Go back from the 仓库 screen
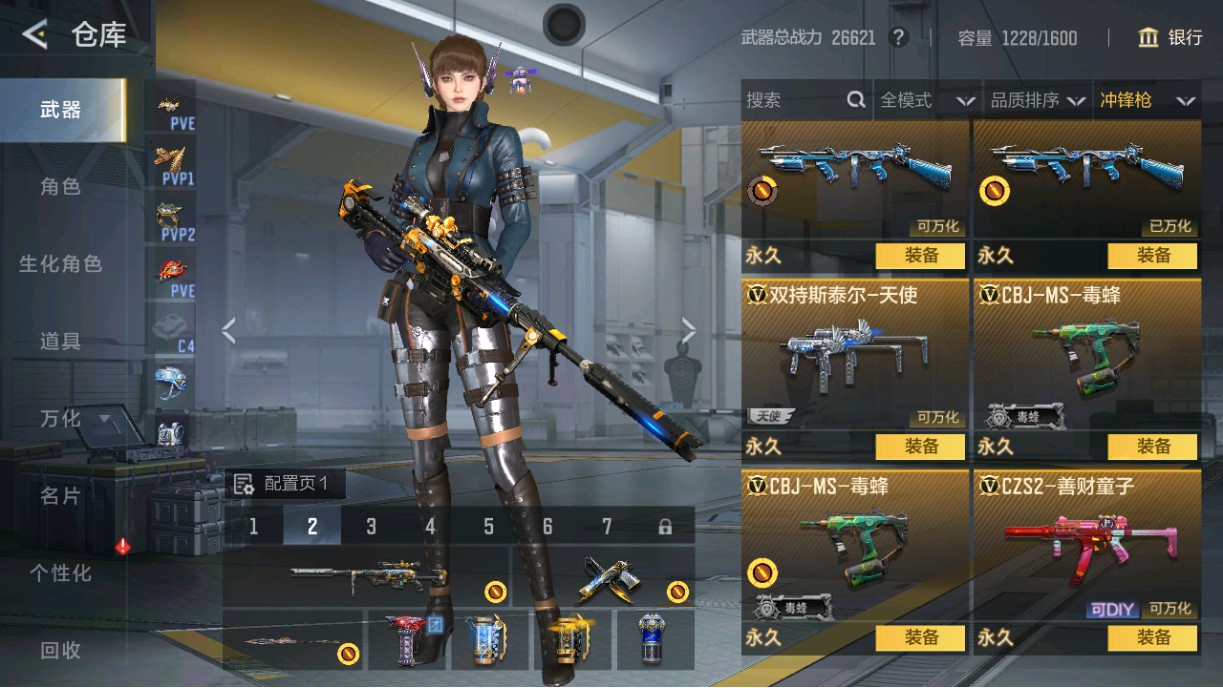1223x688 pixels. point(35,35)
